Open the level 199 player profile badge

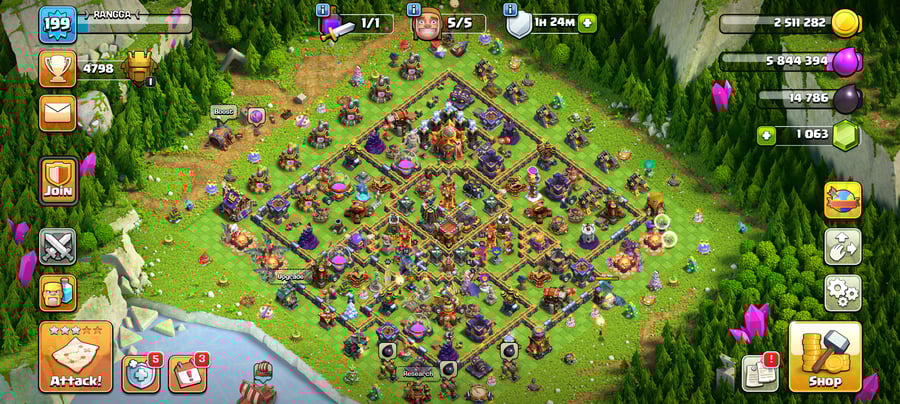point(58,24)
